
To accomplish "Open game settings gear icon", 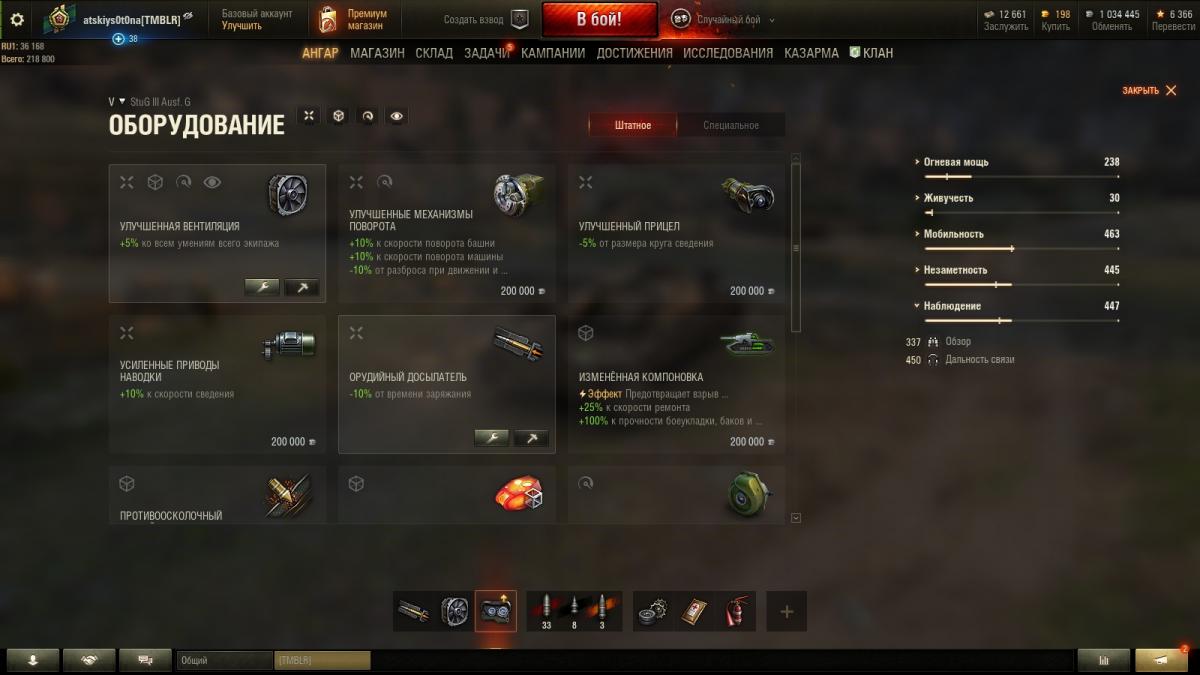I will pos(16,19).
